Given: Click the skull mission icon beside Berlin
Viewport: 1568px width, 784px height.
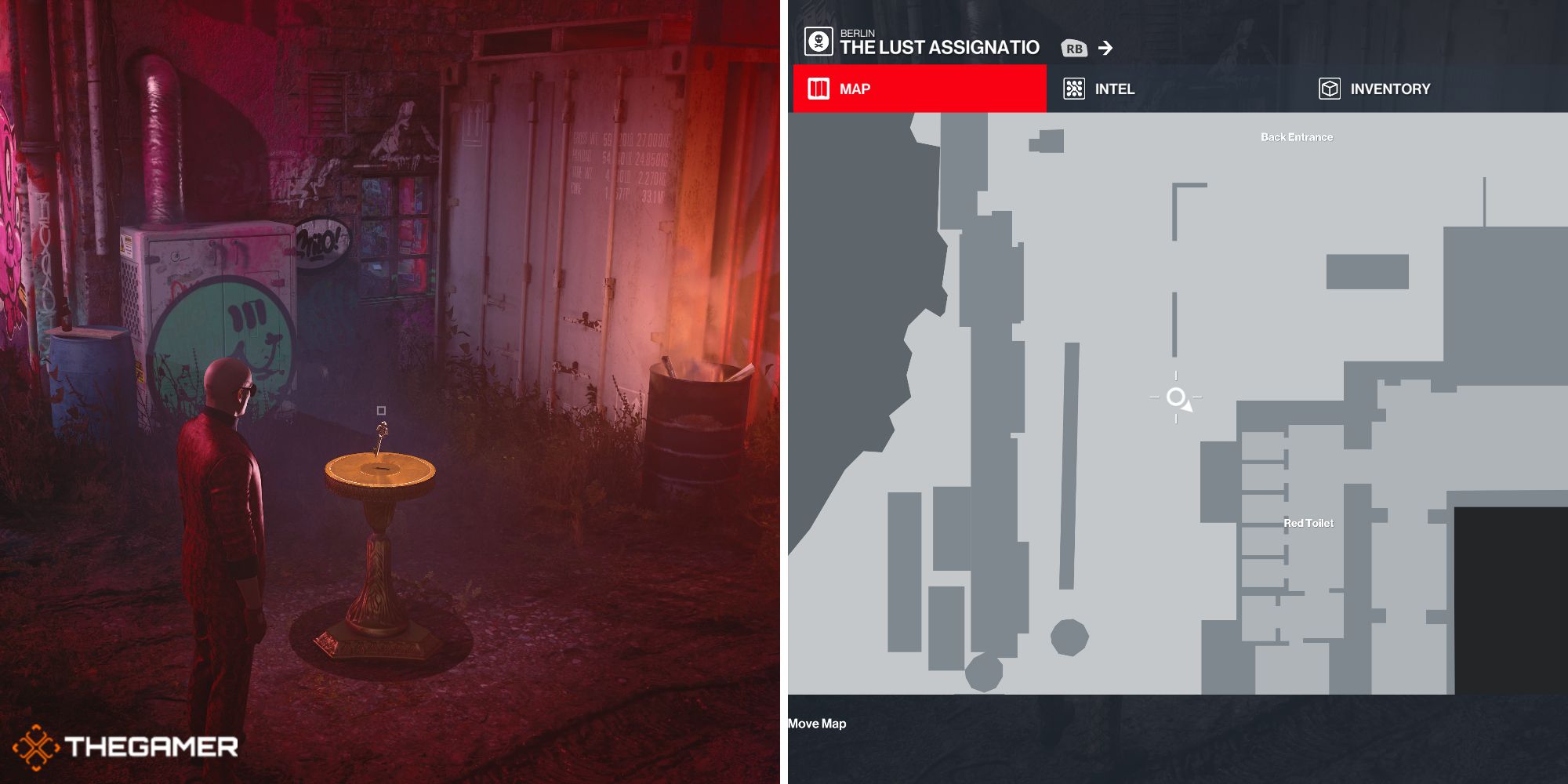Looking at the screenshot, I should (817, 42).
